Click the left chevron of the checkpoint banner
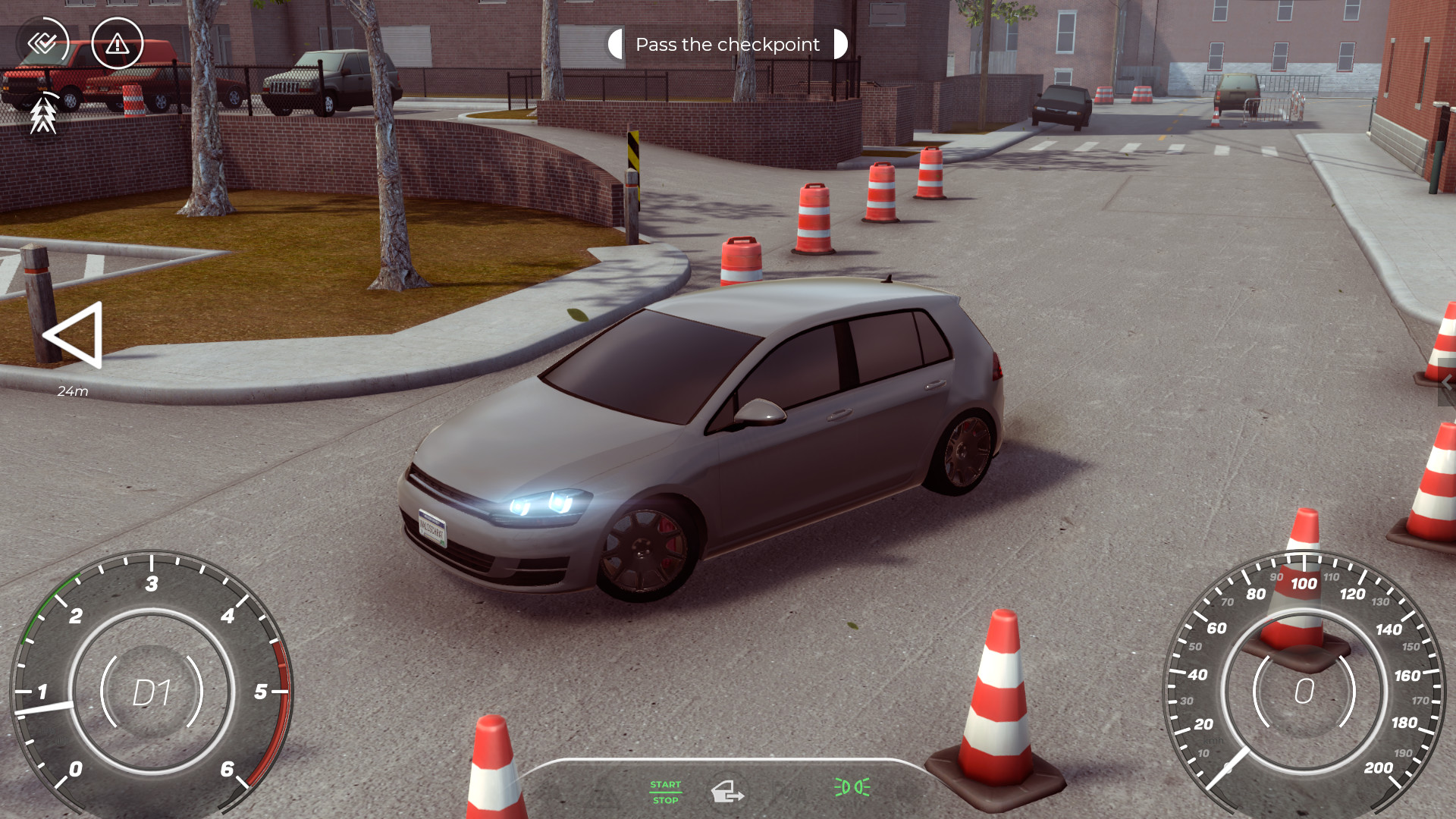Image resolution: width=1456 pixels, height=819 pixels. [x=616, y=44]
